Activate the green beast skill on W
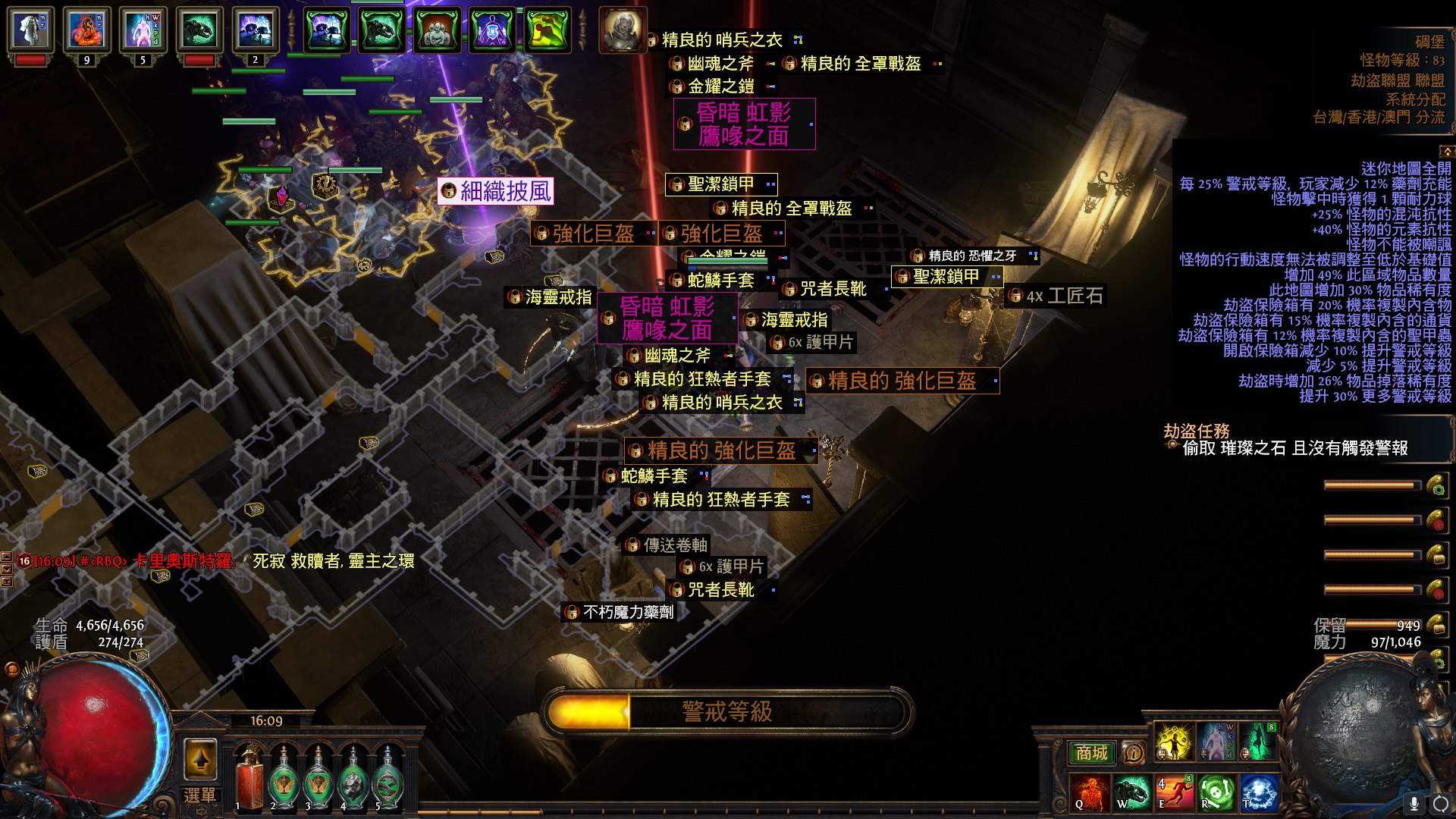Screen dimensions: 1456x819 (1132, 792)
